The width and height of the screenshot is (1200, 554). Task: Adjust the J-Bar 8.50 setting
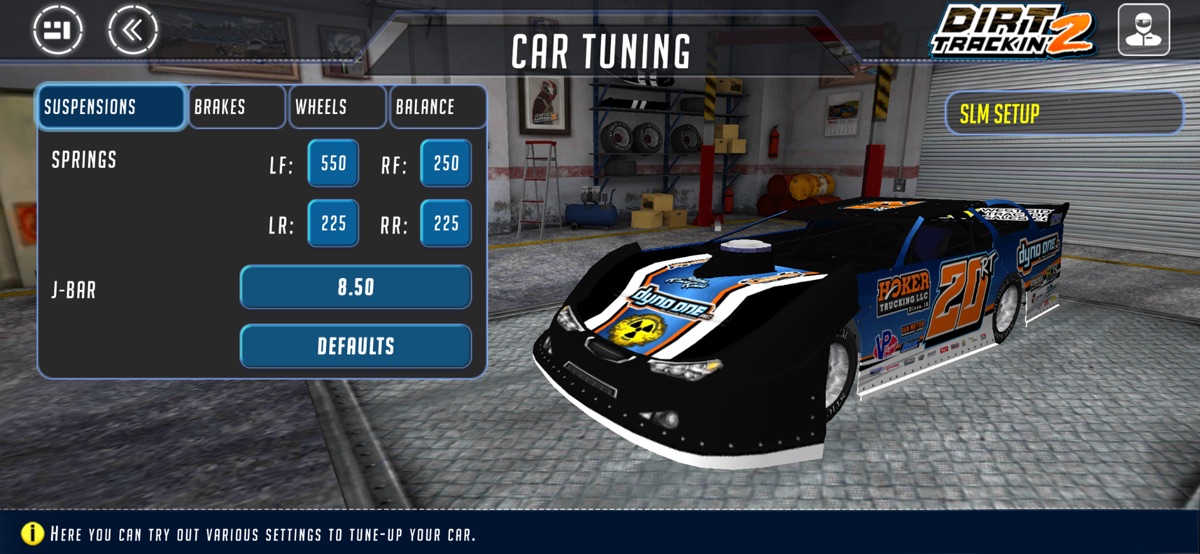coord(355,287)
